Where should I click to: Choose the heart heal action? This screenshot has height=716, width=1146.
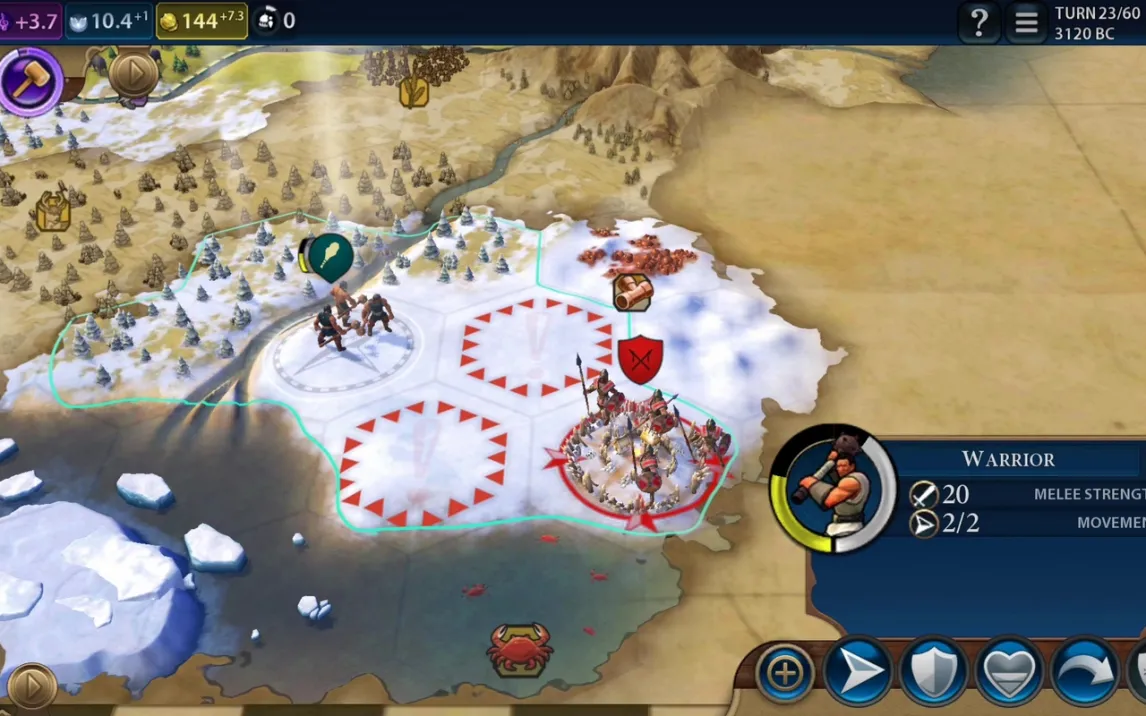tap(1010, 672)
